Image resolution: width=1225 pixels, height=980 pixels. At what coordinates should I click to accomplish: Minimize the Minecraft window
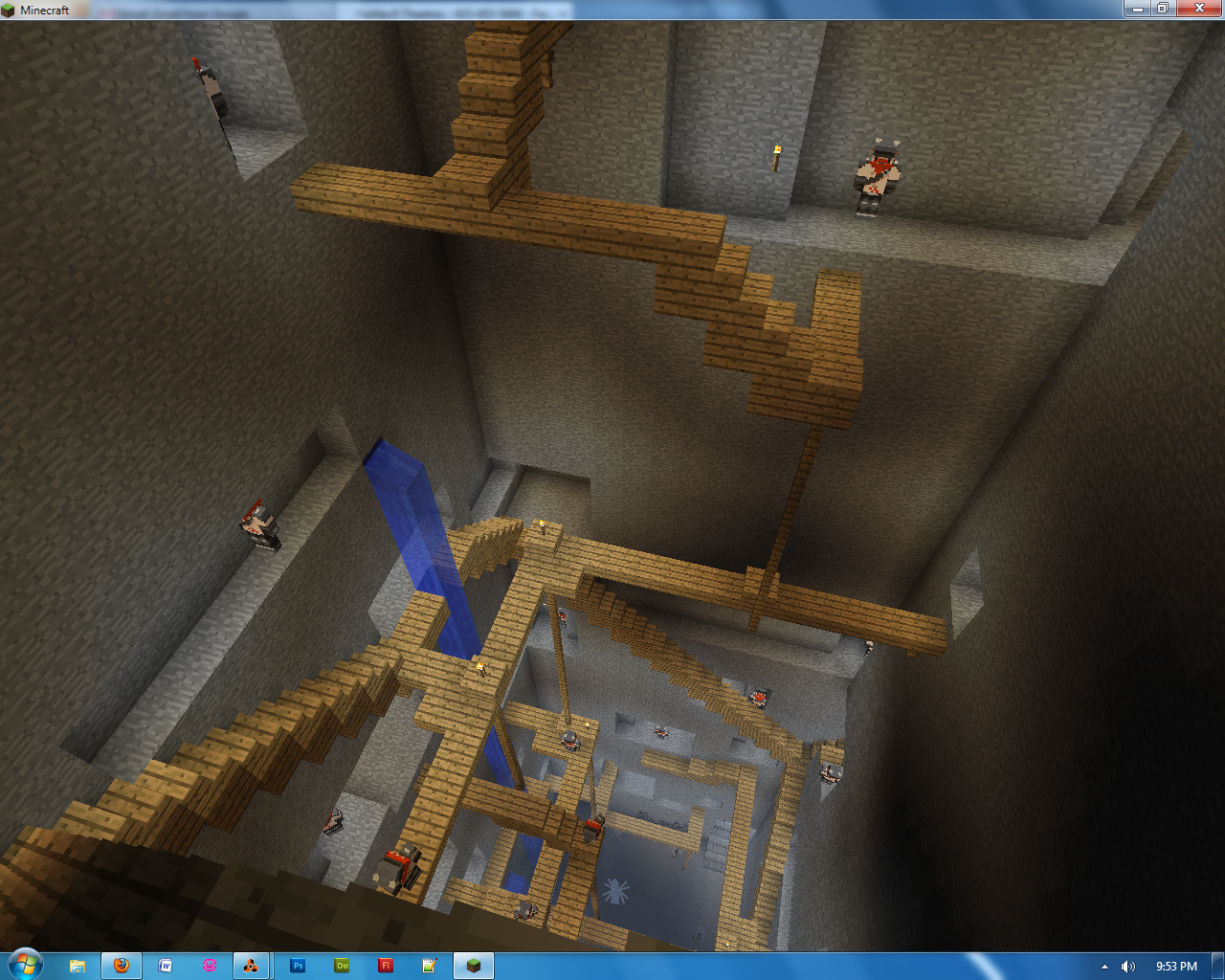point(1137,9)
